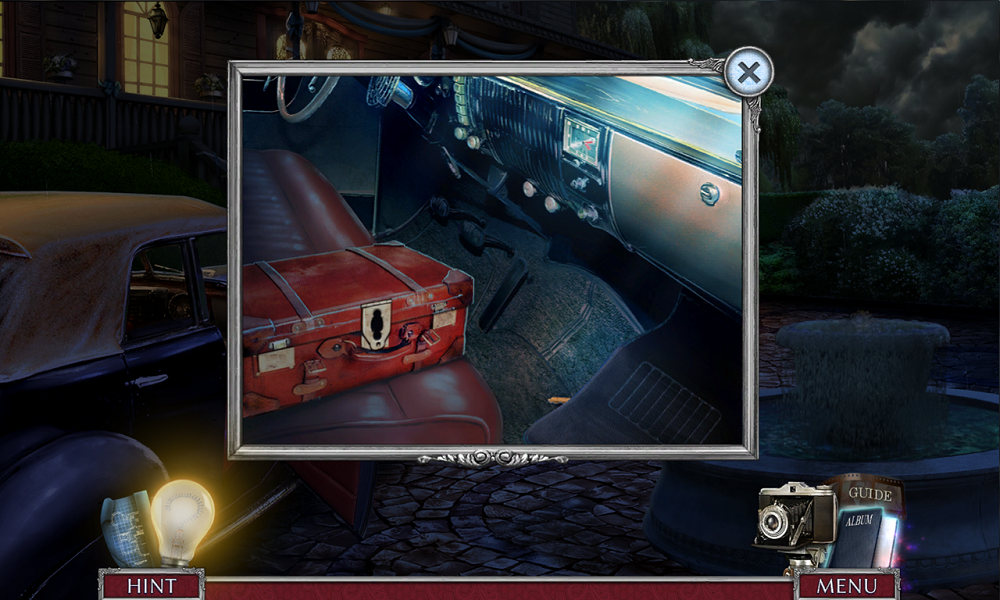The height and width of the screenshot is (600, 1000).
Task: Open the Guide book
Action: (x=869, y=494)
